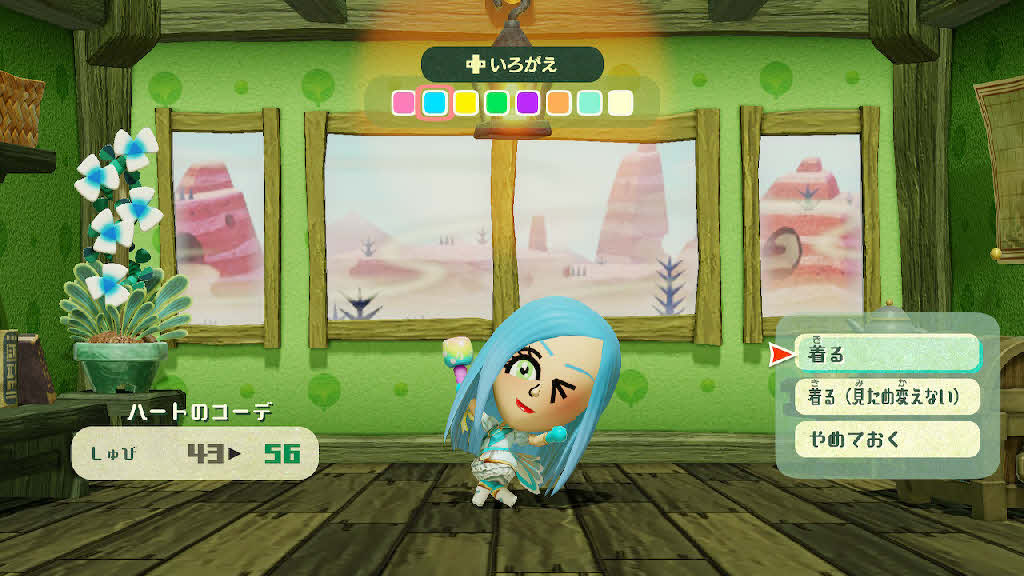Screen dimensions: 1024x576
Task: Select 着る（見ため変えない）
Action: click(887, 396)
